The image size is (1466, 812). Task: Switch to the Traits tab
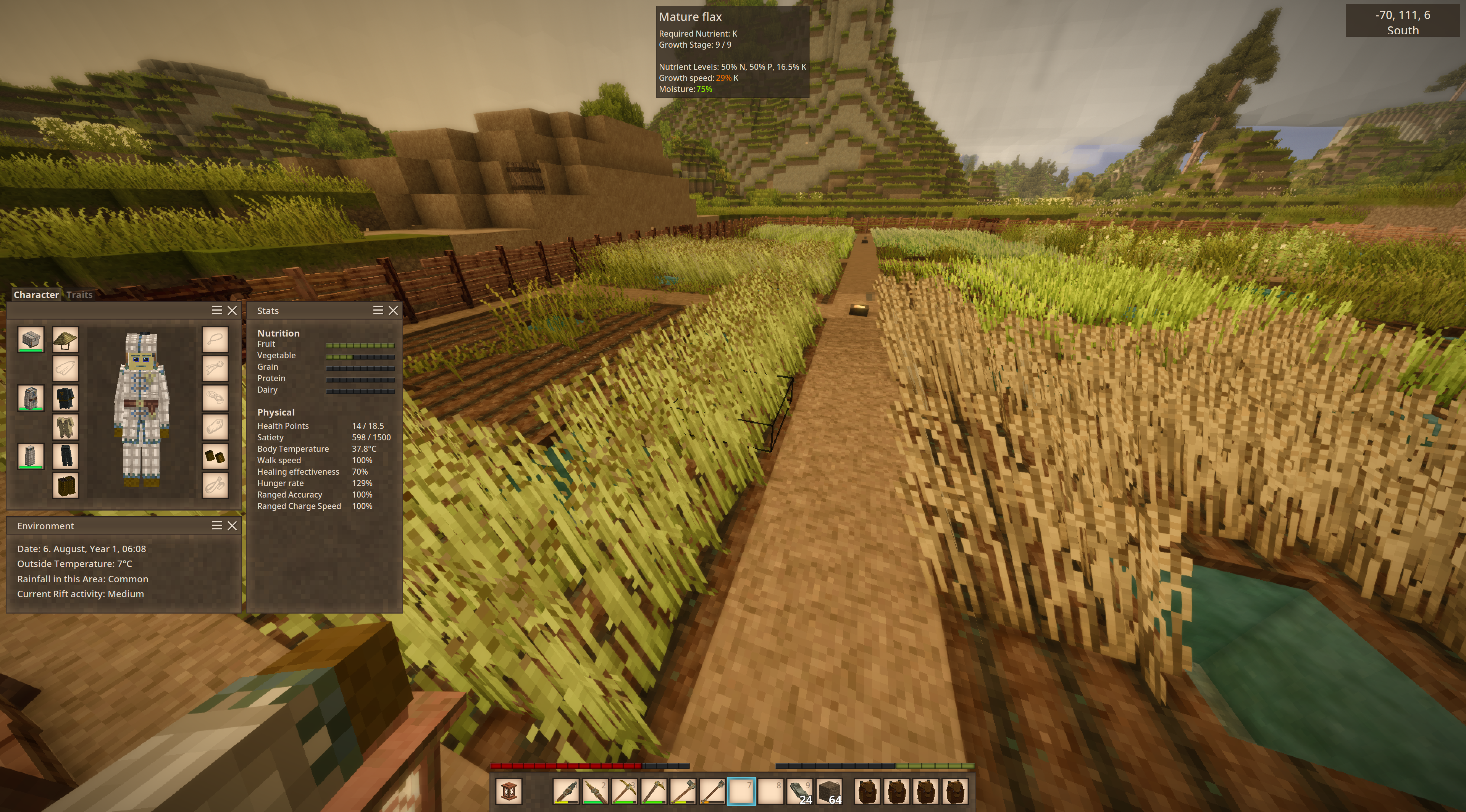[x=79, y=295]
